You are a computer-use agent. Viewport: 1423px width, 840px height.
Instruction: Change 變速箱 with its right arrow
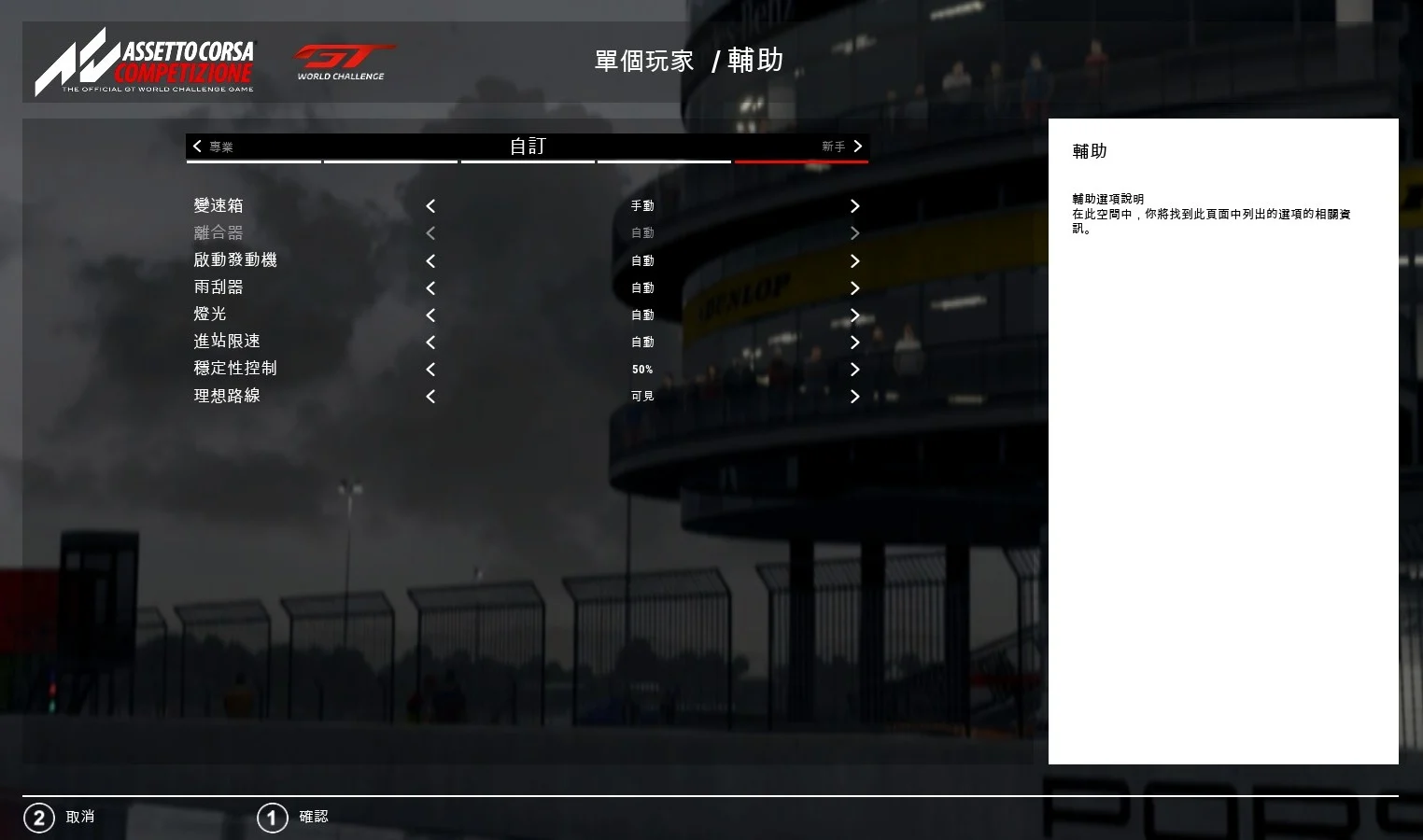coord(854,206)
